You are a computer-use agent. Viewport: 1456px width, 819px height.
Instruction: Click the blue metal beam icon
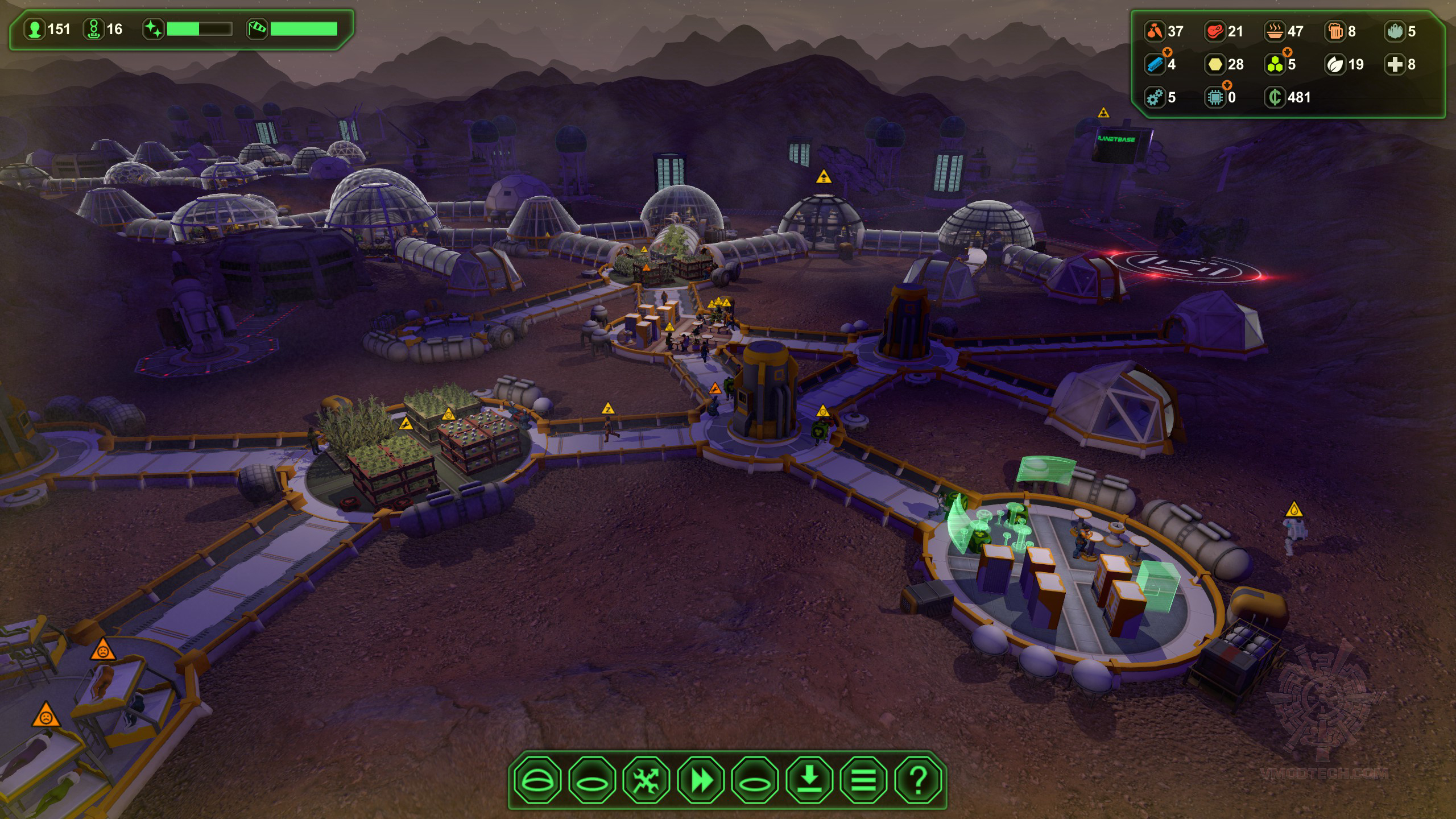(1155, 64)
